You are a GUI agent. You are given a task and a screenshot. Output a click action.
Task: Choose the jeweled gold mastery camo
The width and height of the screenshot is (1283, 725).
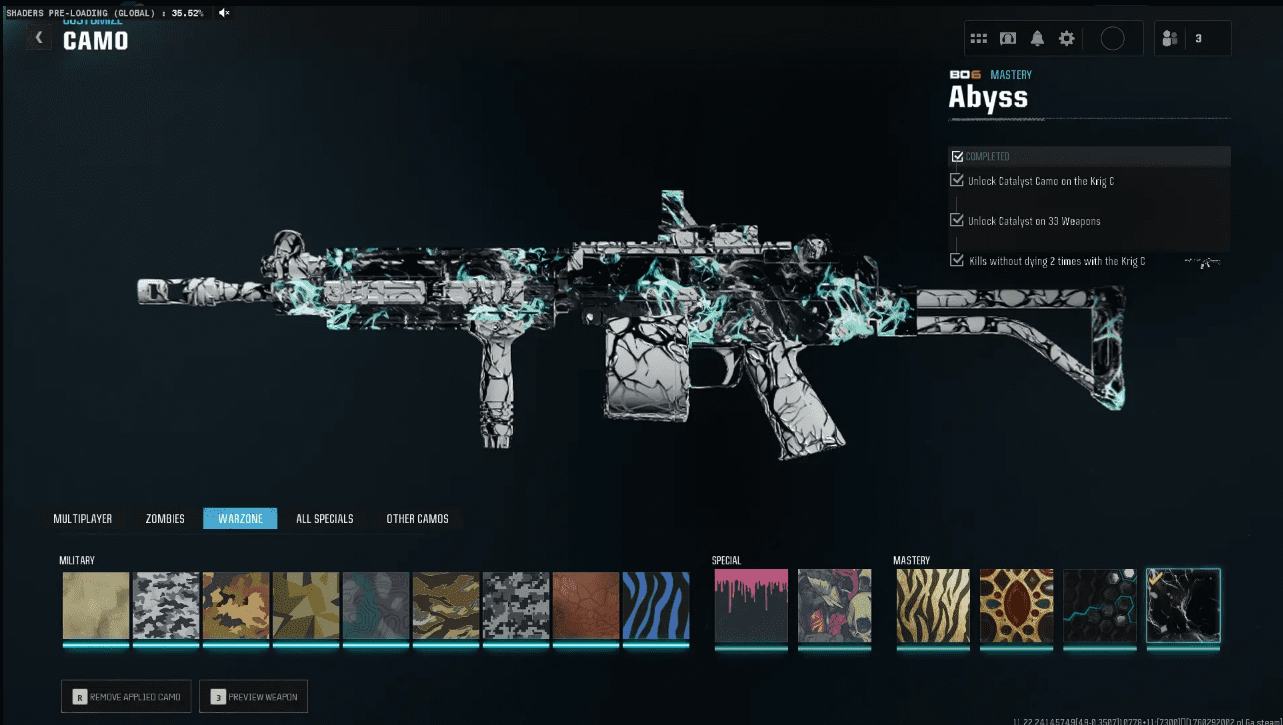(x=1016, y=605)
